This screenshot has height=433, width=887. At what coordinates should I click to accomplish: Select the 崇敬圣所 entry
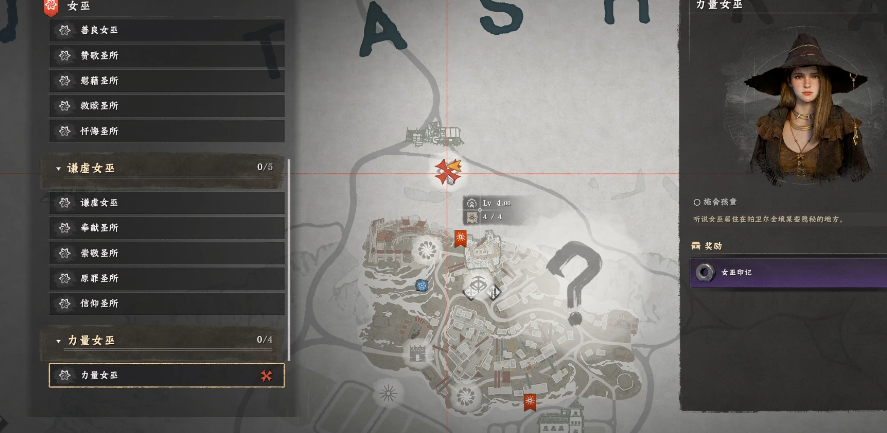(166, 253)
